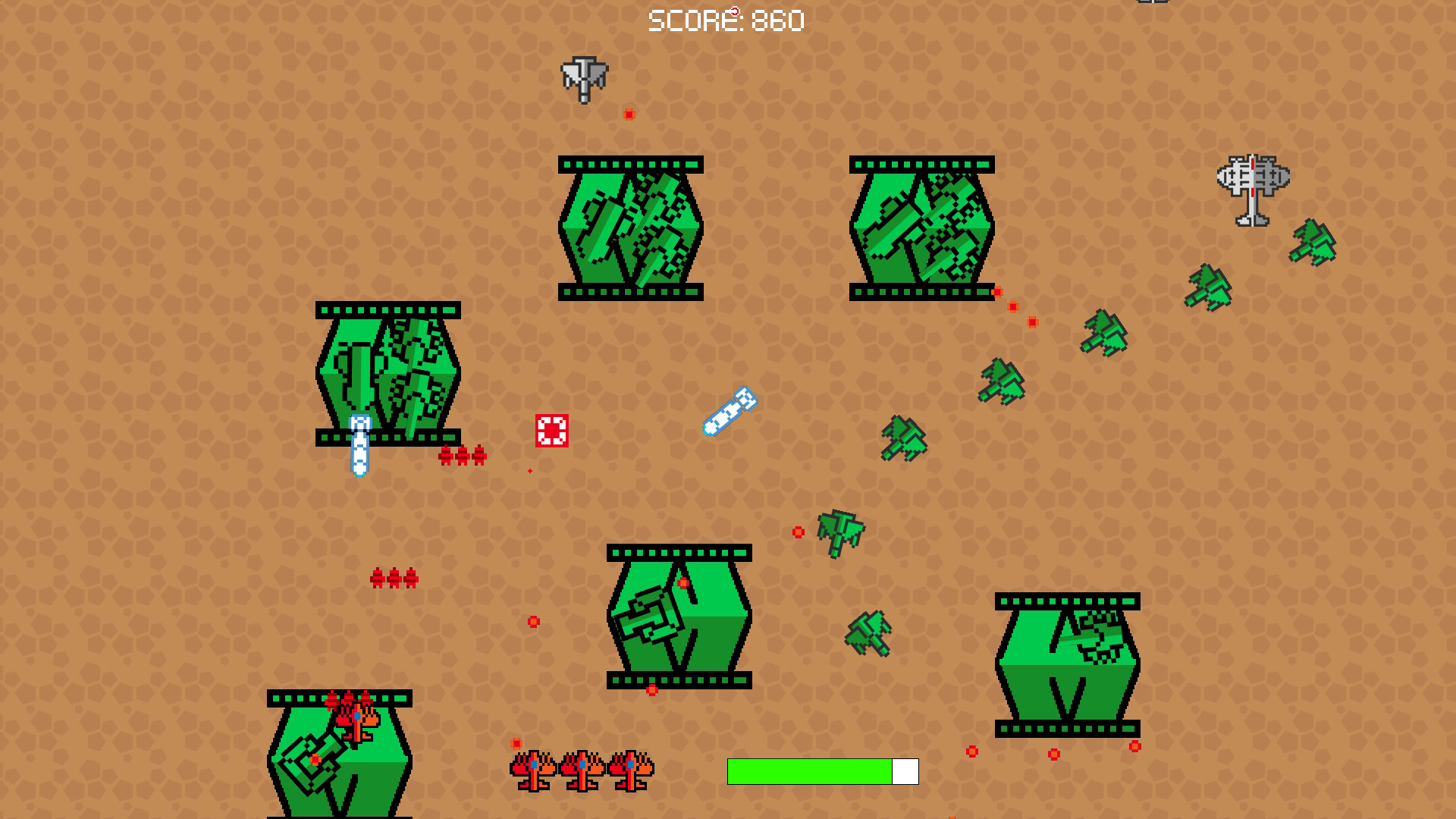Select the green jet closest to the bomber

tap(1310, 244)
